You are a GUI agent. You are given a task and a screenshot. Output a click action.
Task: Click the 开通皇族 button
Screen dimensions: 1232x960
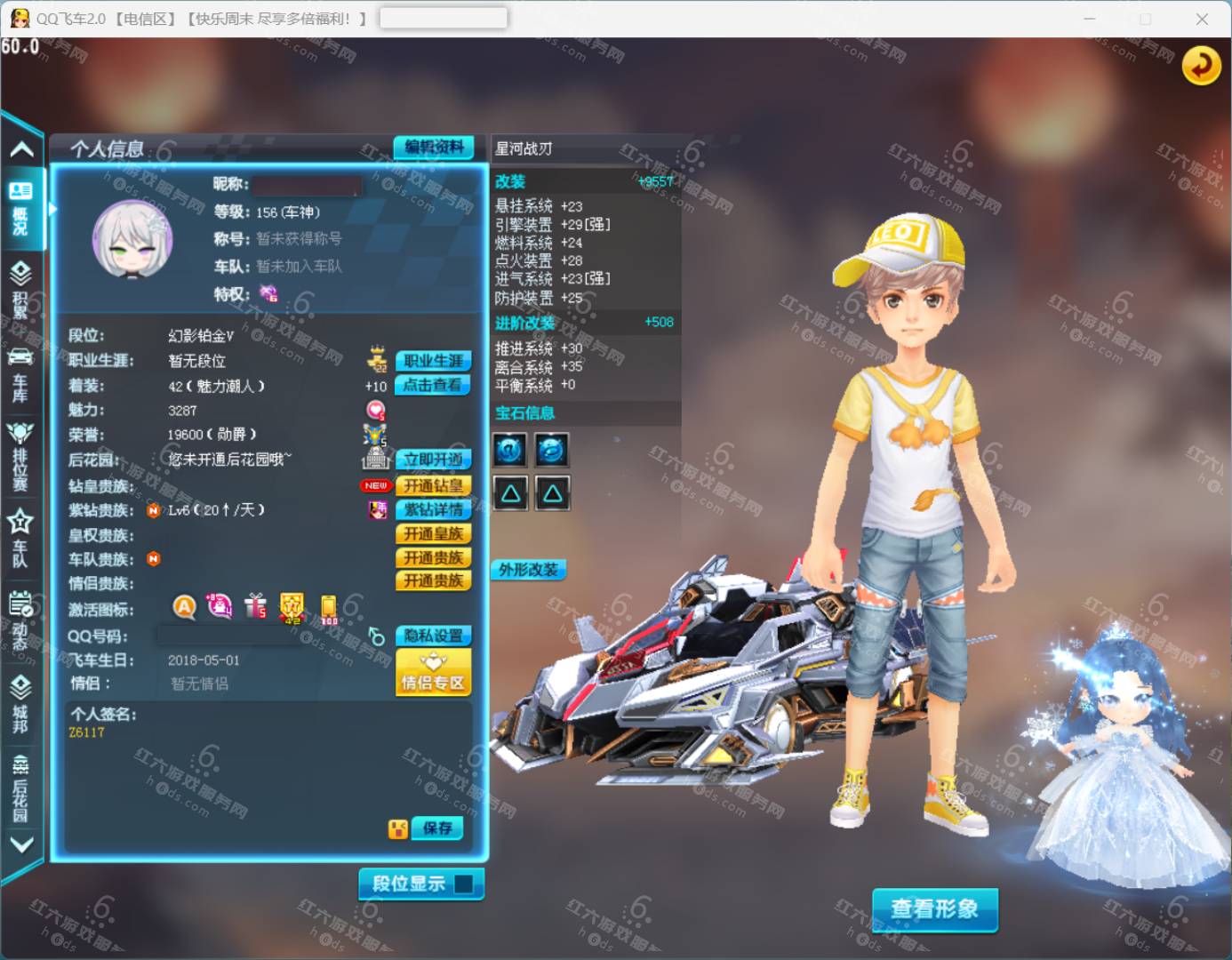[433, 533]
